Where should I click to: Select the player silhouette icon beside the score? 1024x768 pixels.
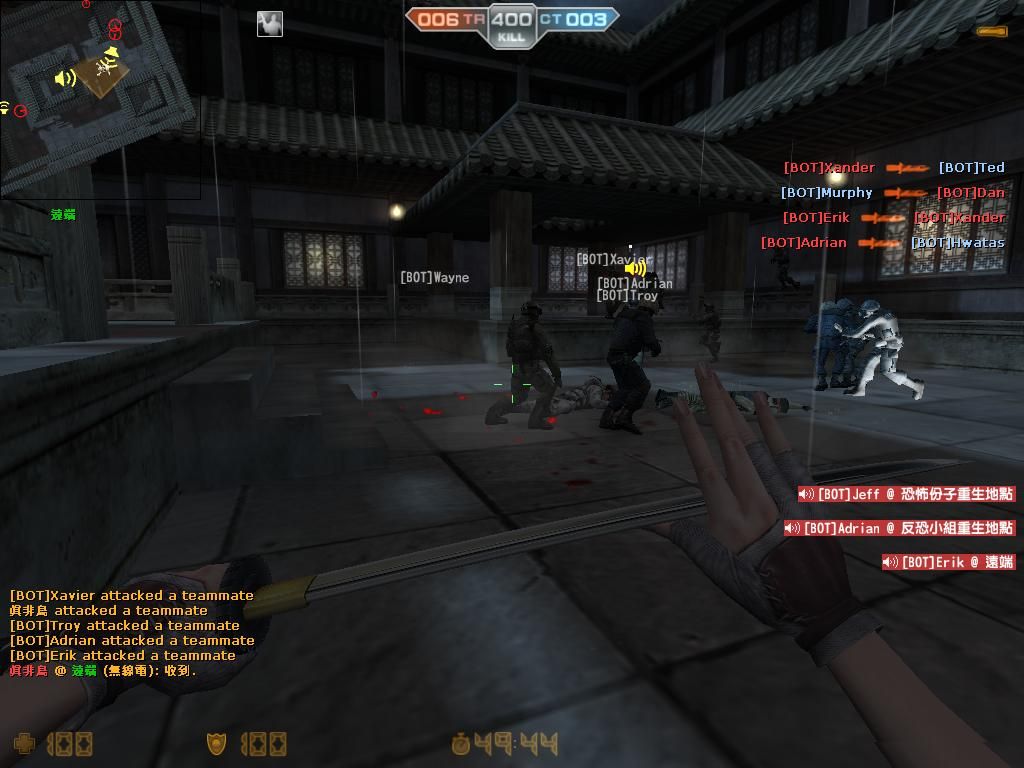[x=269, y=24]
